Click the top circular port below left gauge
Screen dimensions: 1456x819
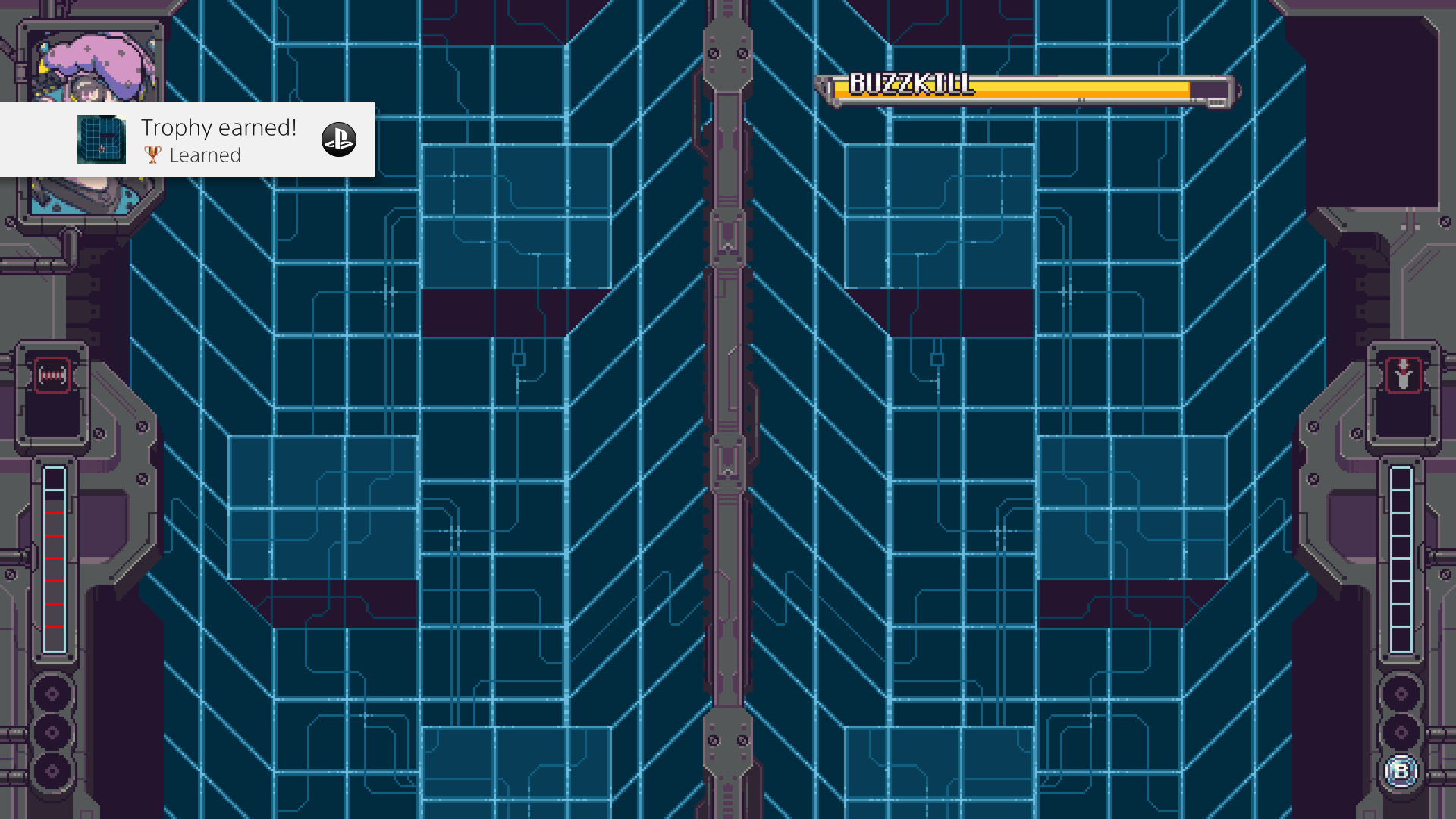click(51, 694)
